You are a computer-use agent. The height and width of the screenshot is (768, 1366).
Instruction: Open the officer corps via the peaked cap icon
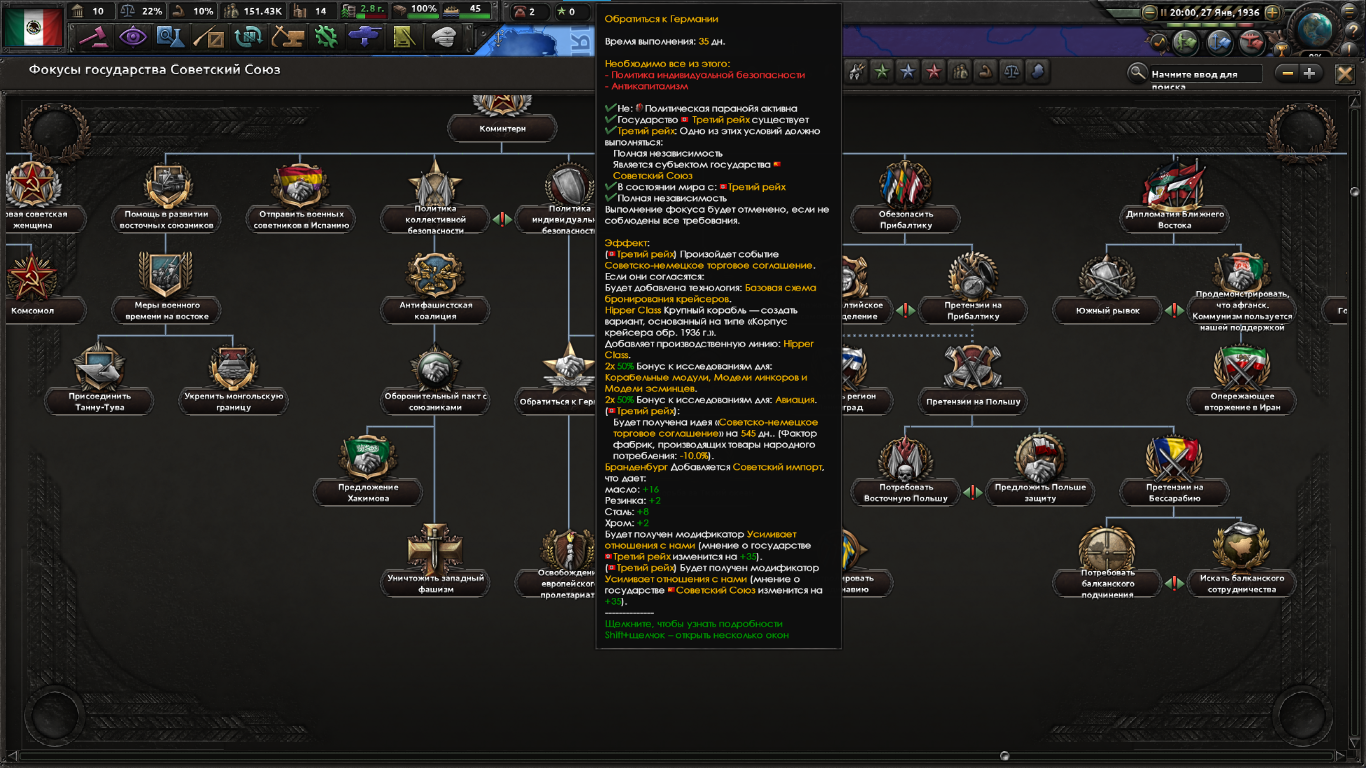pyautogui.click(x=443, y=37)
